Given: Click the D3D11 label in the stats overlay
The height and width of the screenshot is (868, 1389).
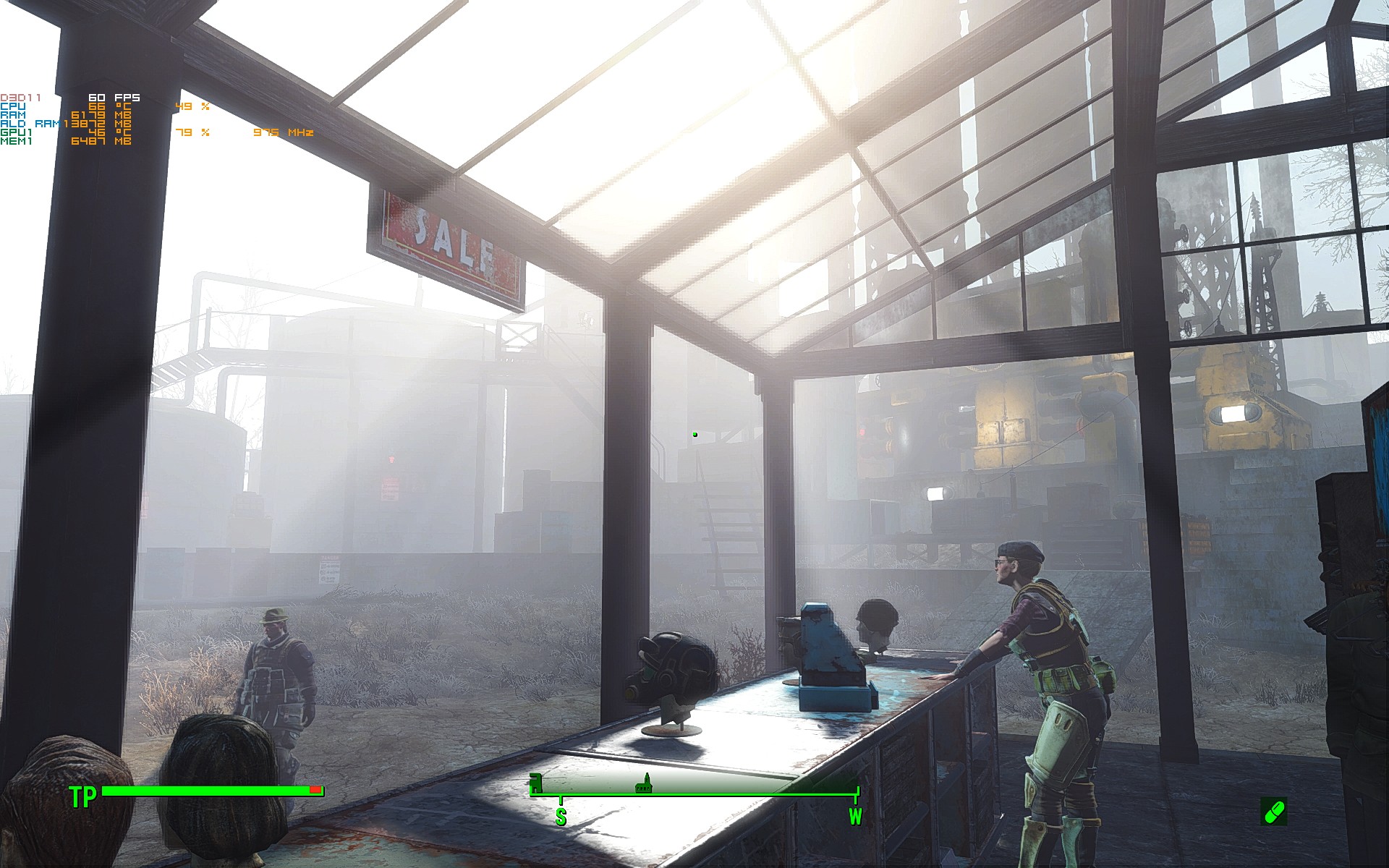Looking at the screenshot, I should point(20,96).
